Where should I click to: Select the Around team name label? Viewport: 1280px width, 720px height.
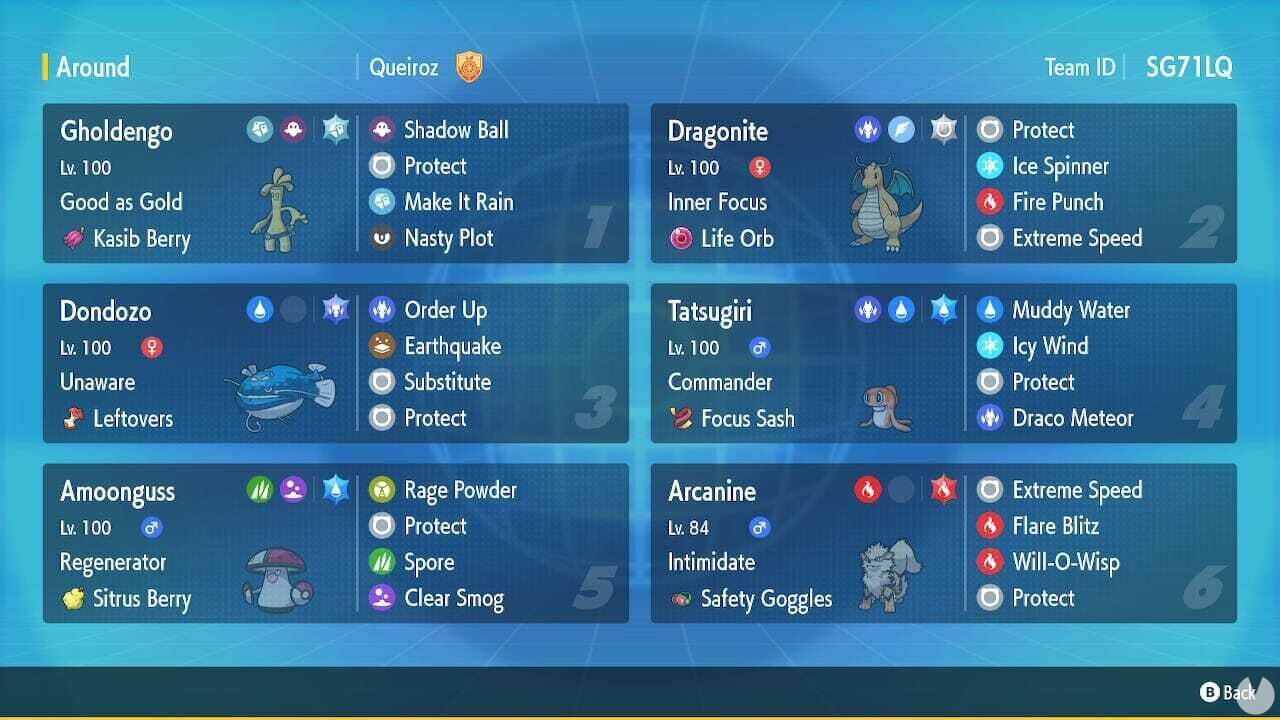(x=92, y=67)
